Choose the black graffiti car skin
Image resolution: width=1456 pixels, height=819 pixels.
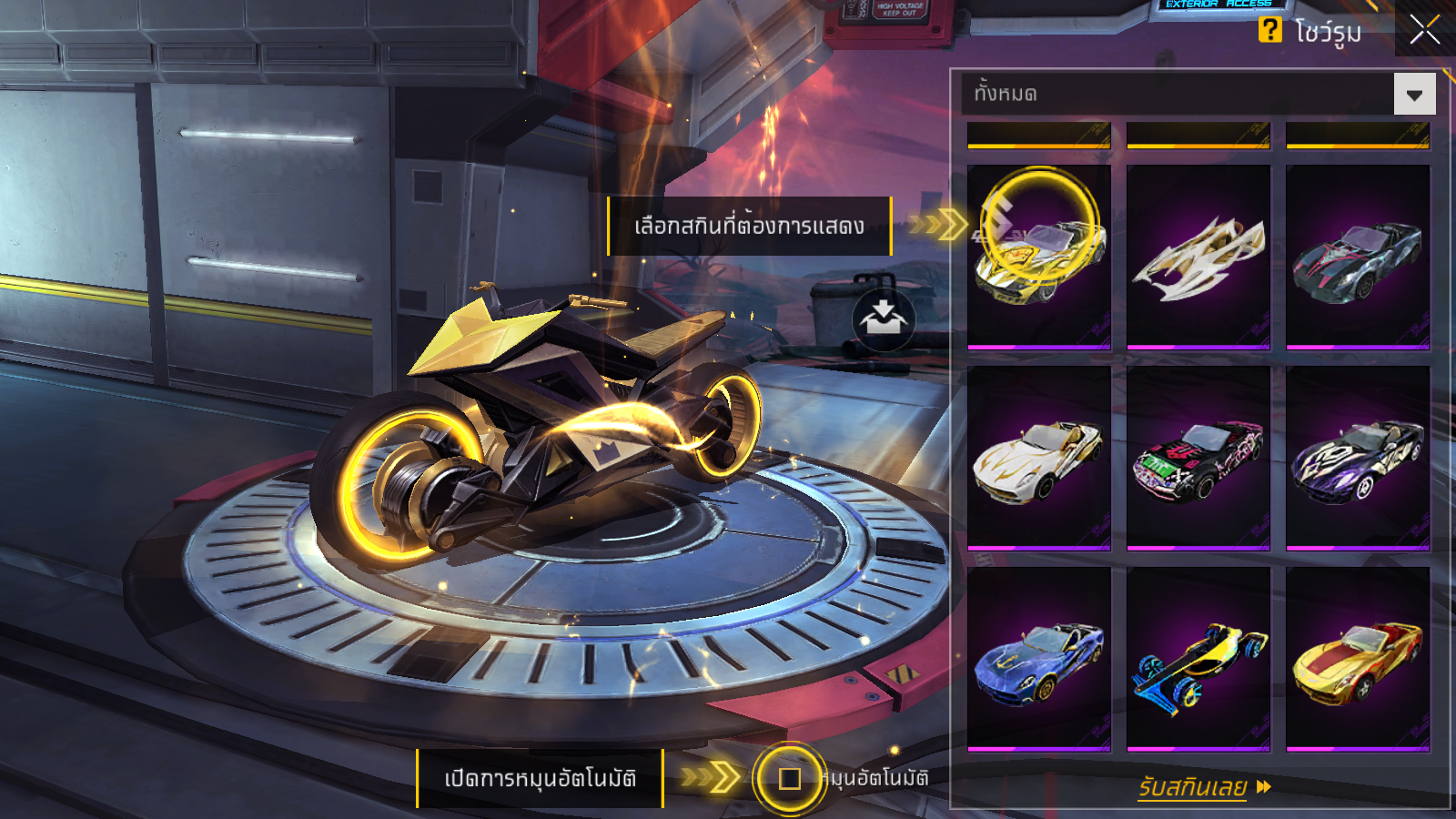1198,459
